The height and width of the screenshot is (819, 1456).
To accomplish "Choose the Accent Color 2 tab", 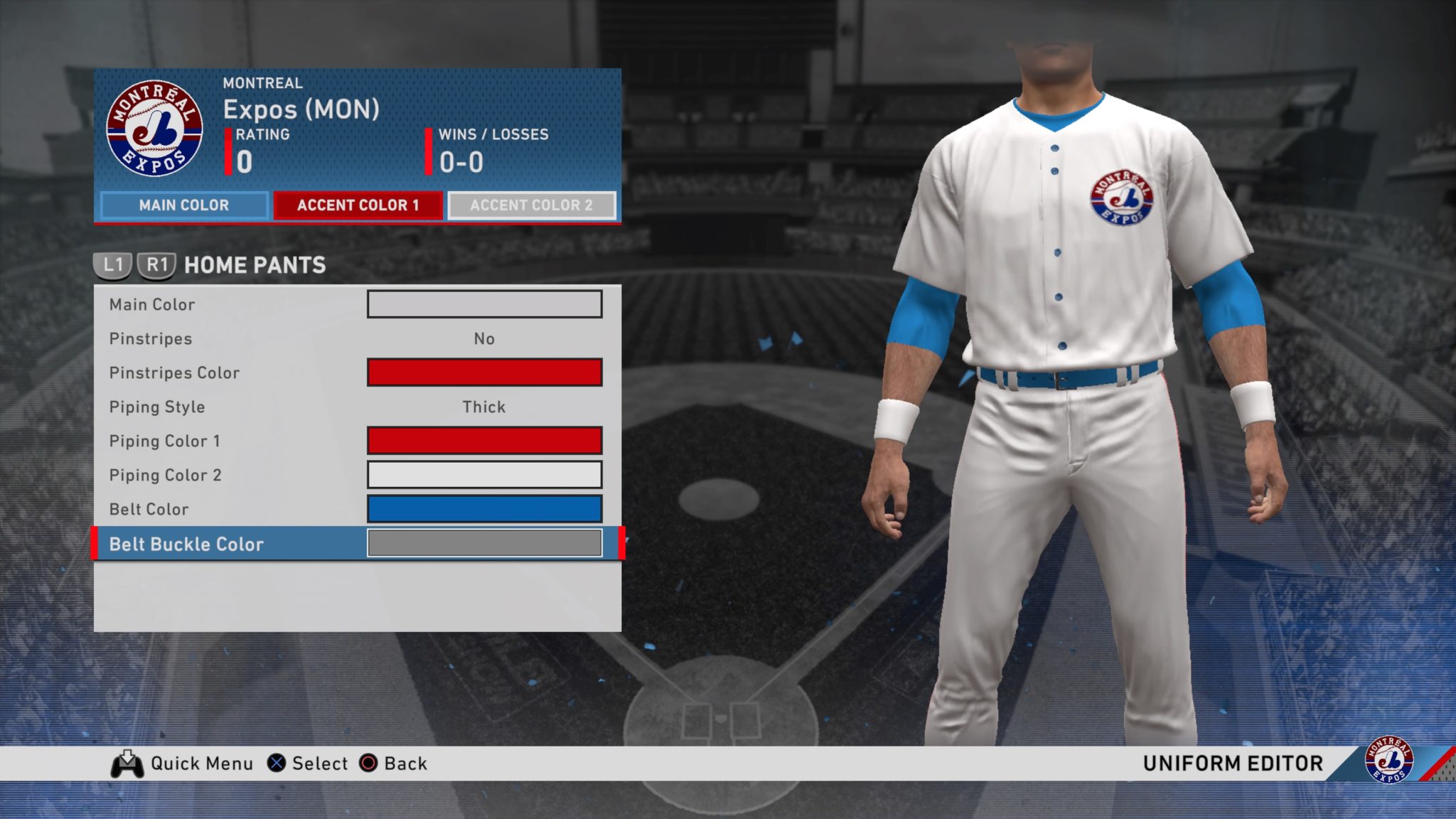I will [x=531, y=205].
